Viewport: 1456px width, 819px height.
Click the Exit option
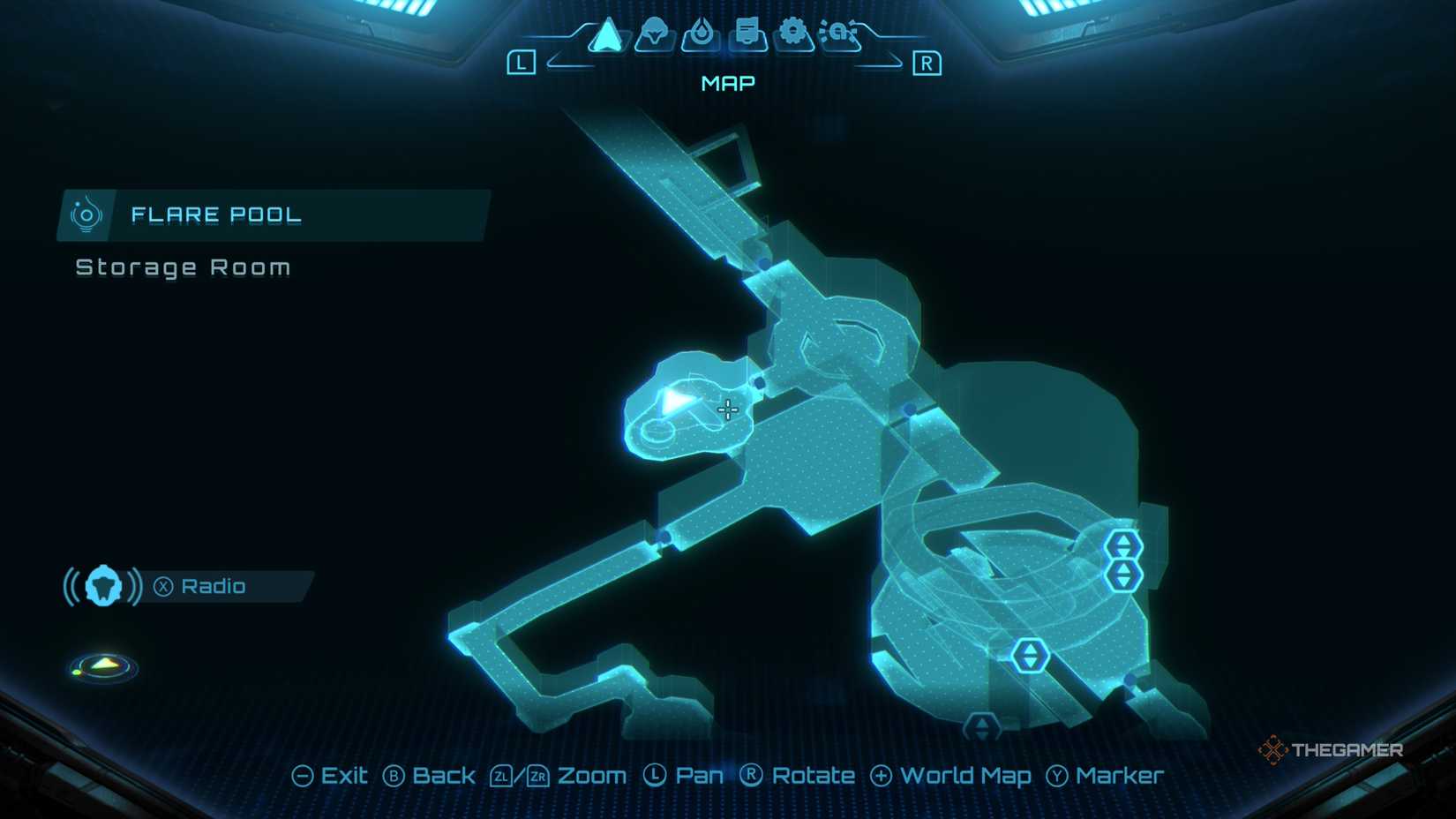coord(333,776)
